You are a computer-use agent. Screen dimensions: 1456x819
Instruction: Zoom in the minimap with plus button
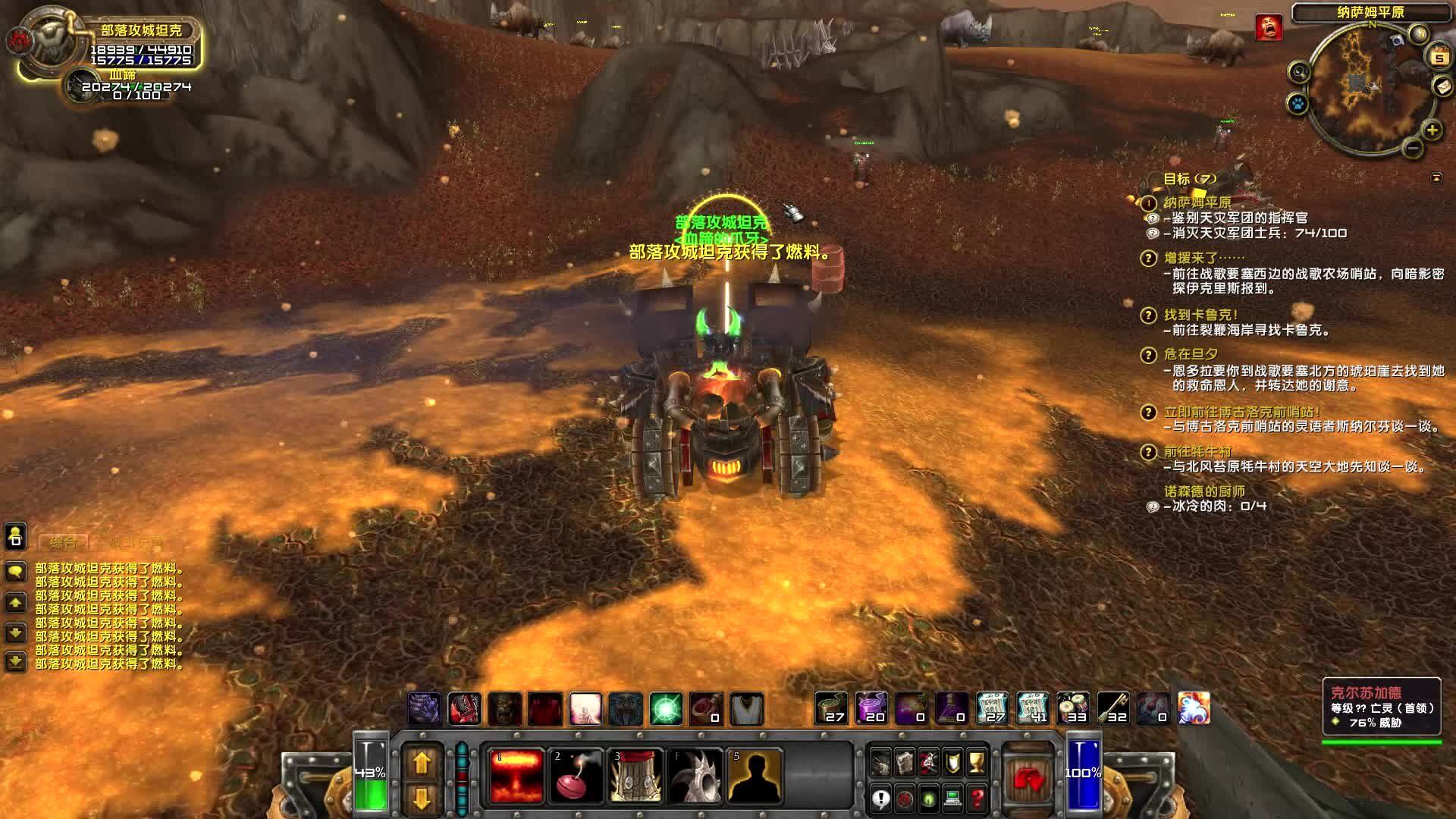tap(1432, 130)
